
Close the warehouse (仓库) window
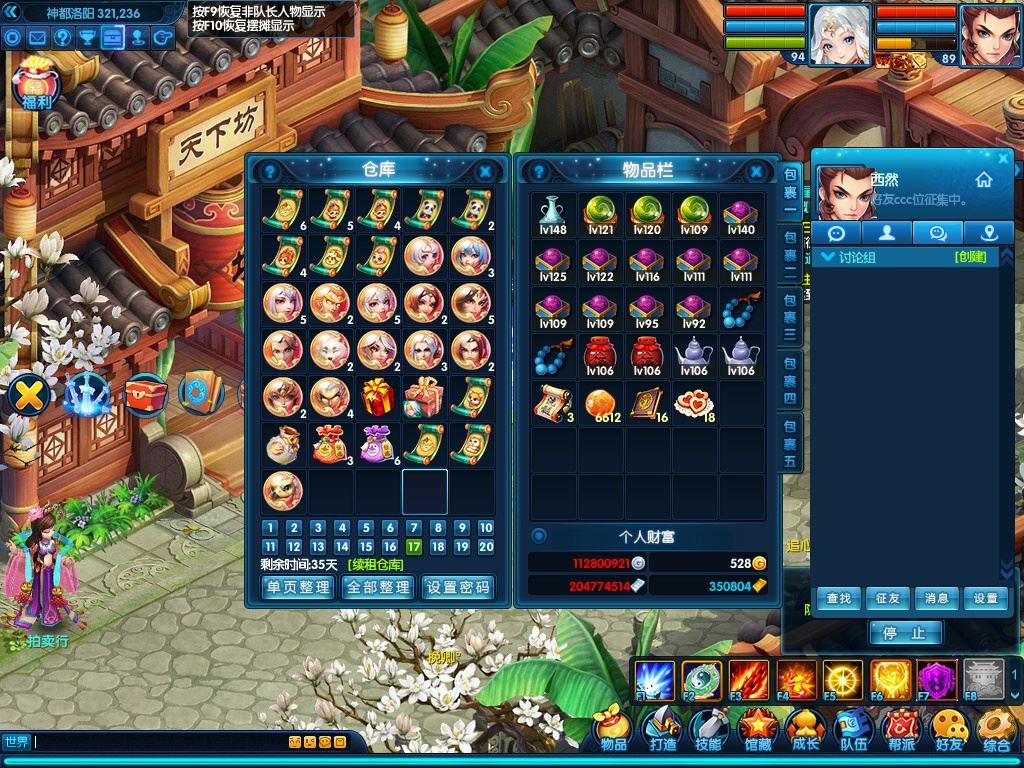coord(486,171)
